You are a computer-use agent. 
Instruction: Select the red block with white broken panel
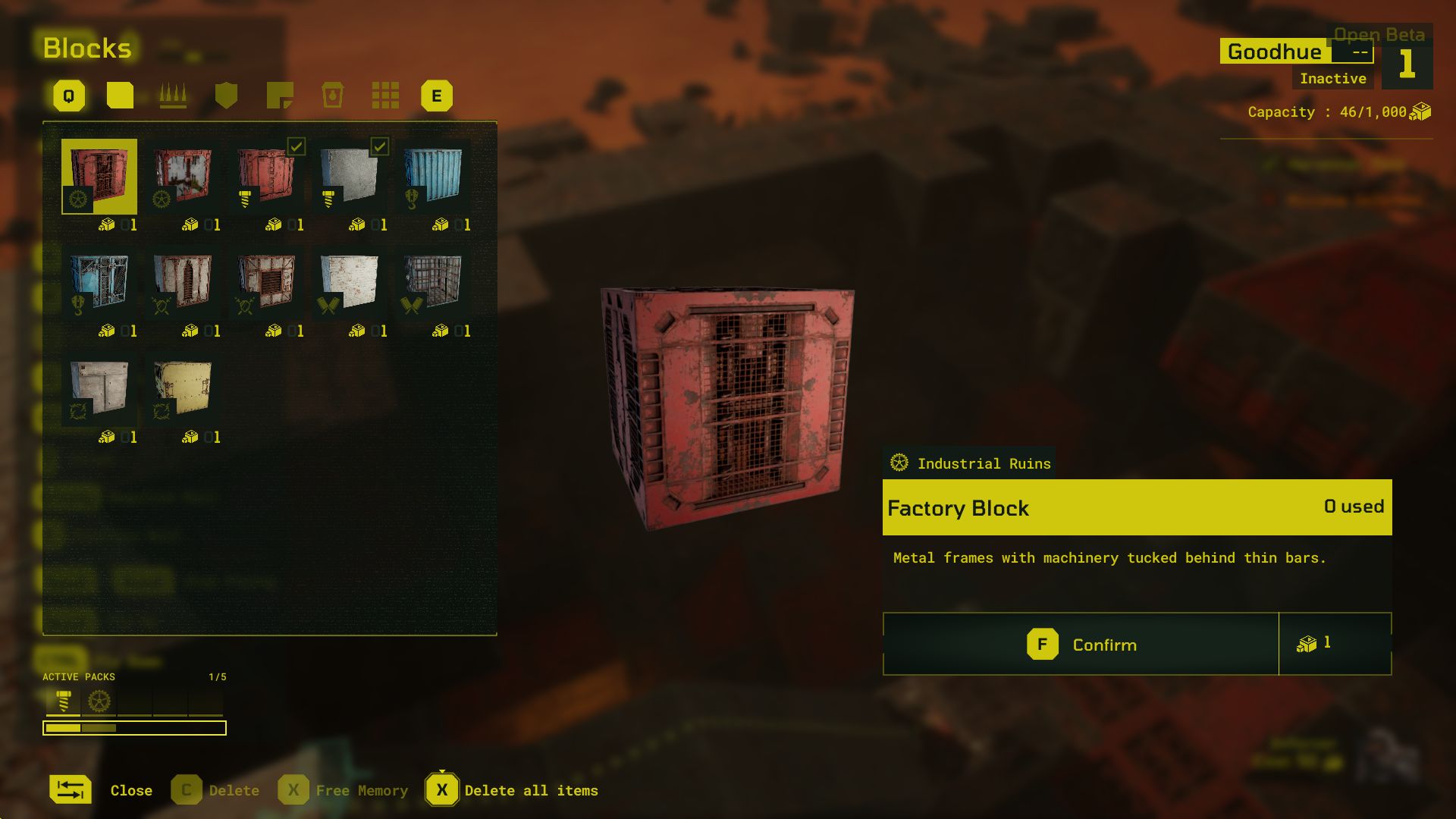point(183,176)
